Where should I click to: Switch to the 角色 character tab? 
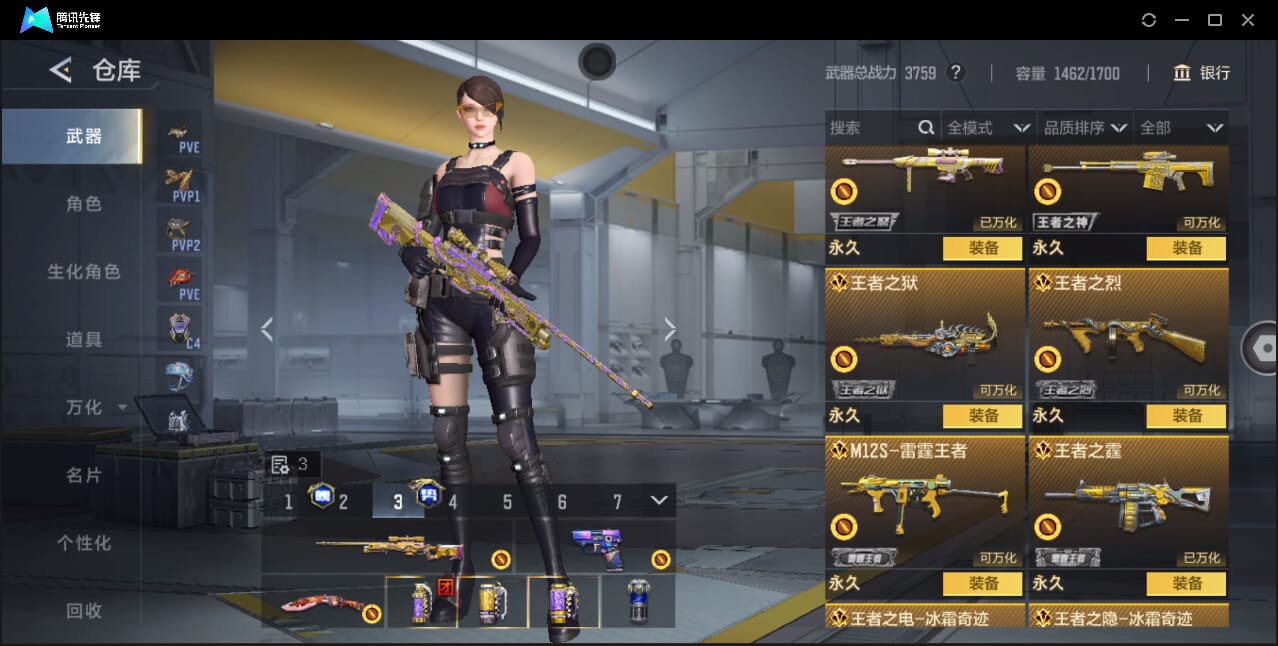[84, 204]
